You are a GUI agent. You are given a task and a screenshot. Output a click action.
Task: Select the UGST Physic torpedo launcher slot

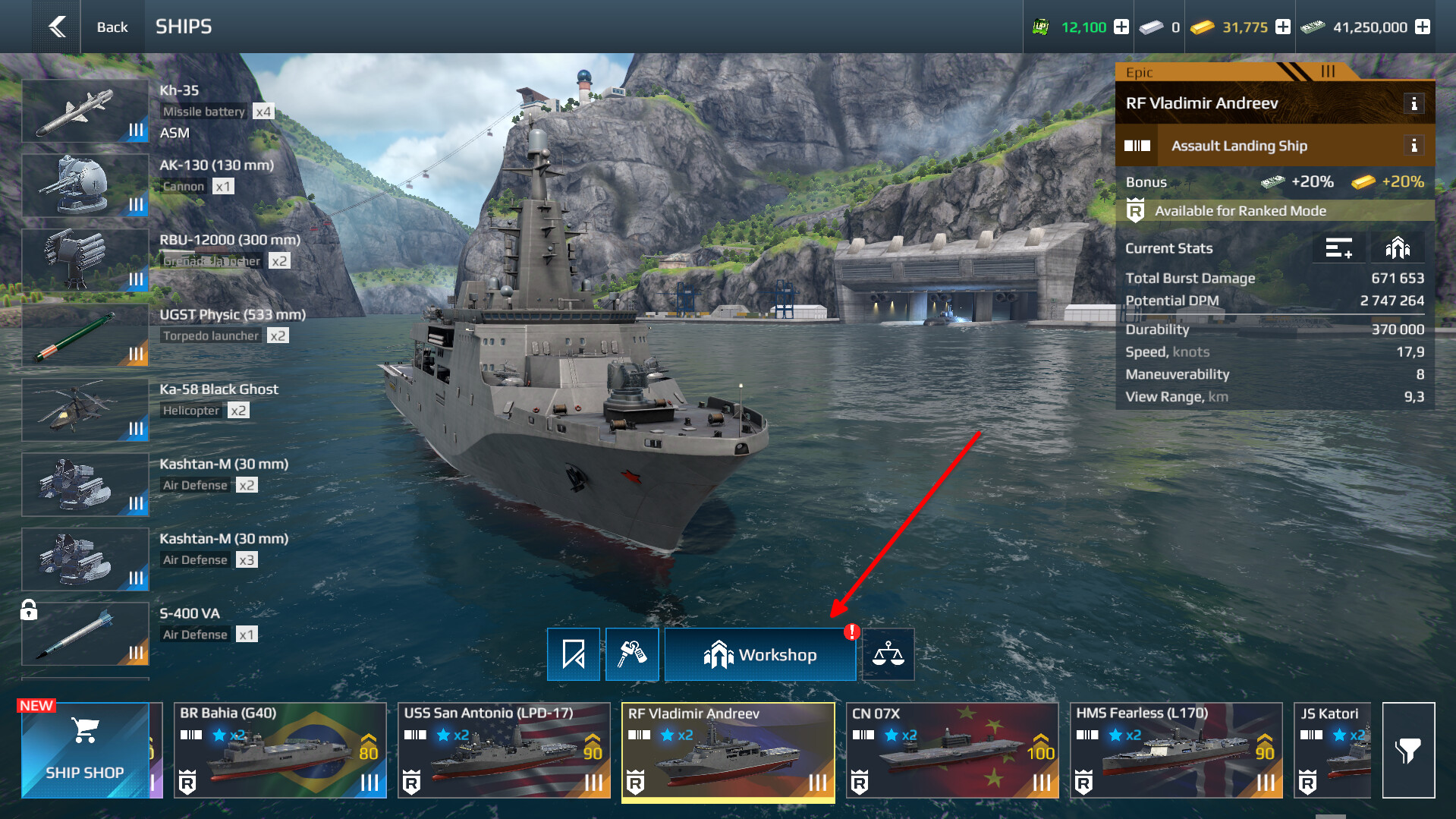click(85, 335)
